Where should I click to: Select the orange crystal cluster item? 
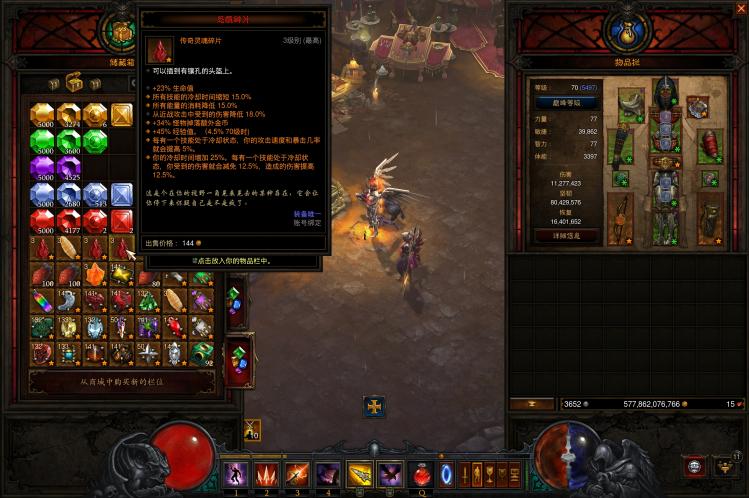click(x=95, y=273)
